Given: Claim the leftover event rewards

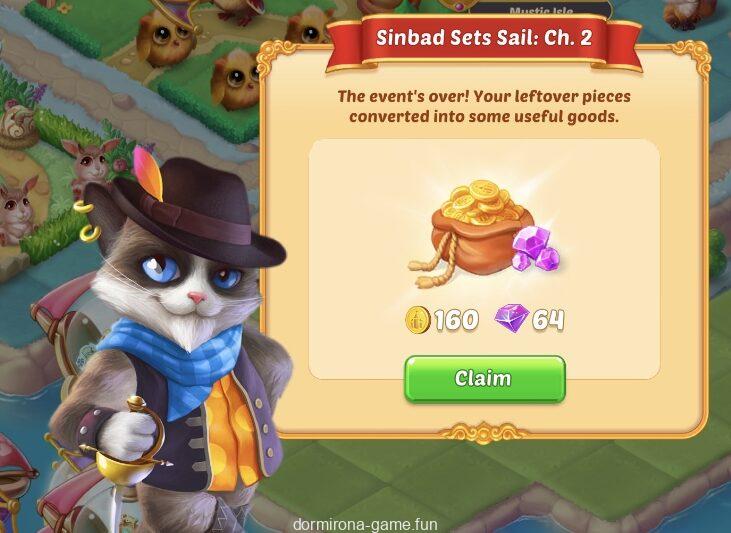Looking at the screenshot, I should click(x=484, y=379).
